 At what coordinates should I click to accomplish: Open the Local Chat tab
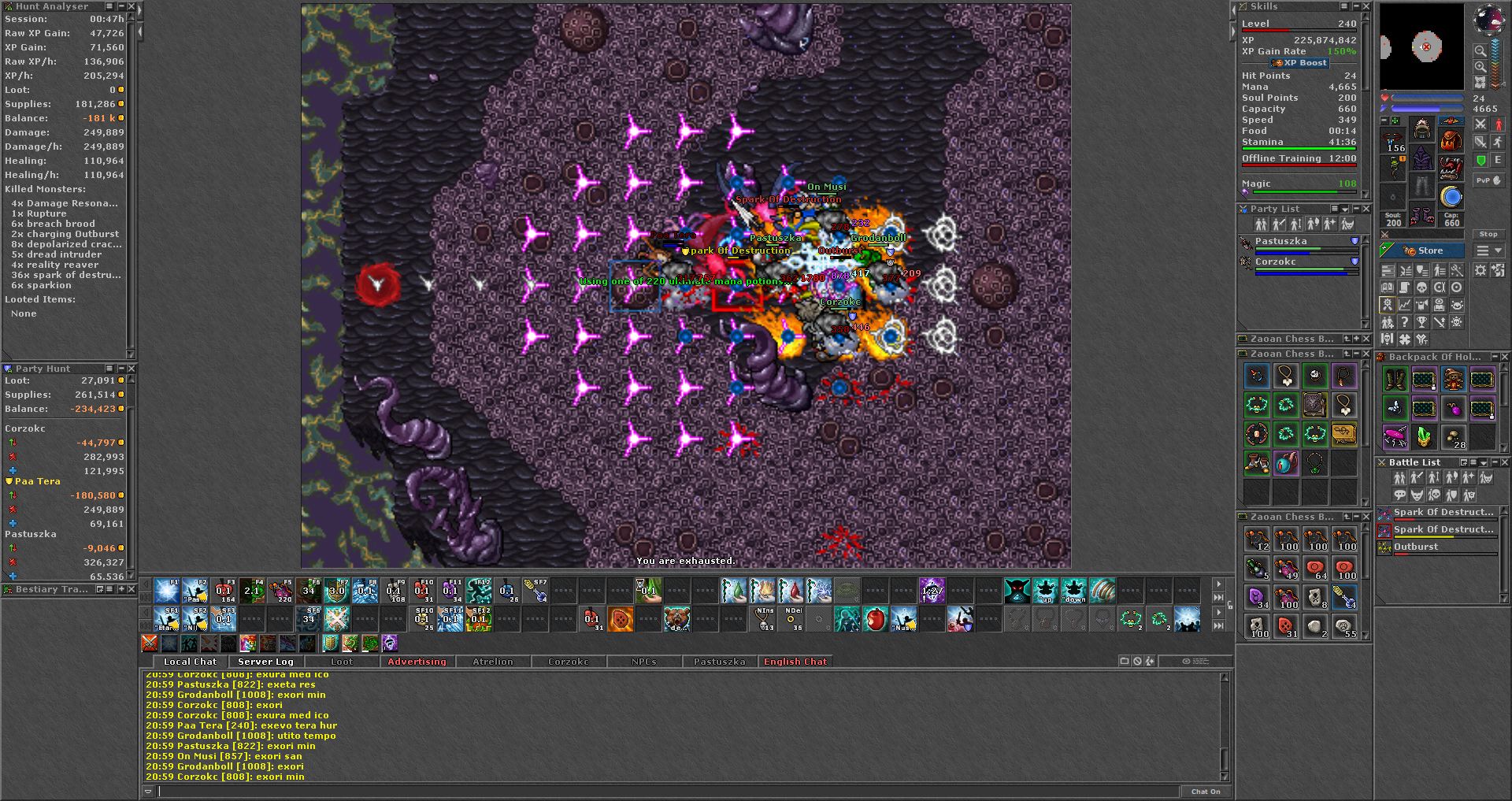click(x=190, y=662)
